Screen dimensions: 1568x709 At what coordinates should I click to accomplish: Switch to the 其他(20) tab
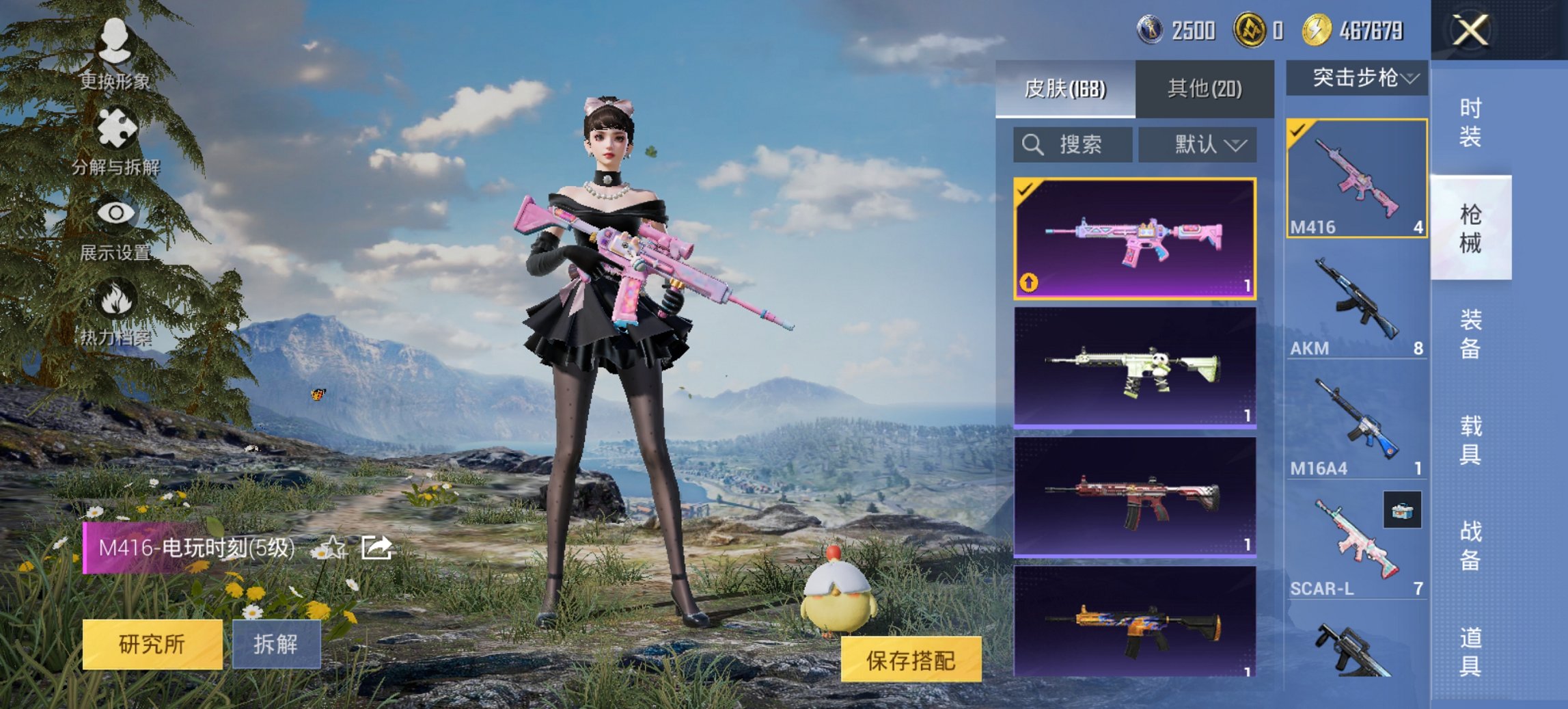[x=1207, y=89]
